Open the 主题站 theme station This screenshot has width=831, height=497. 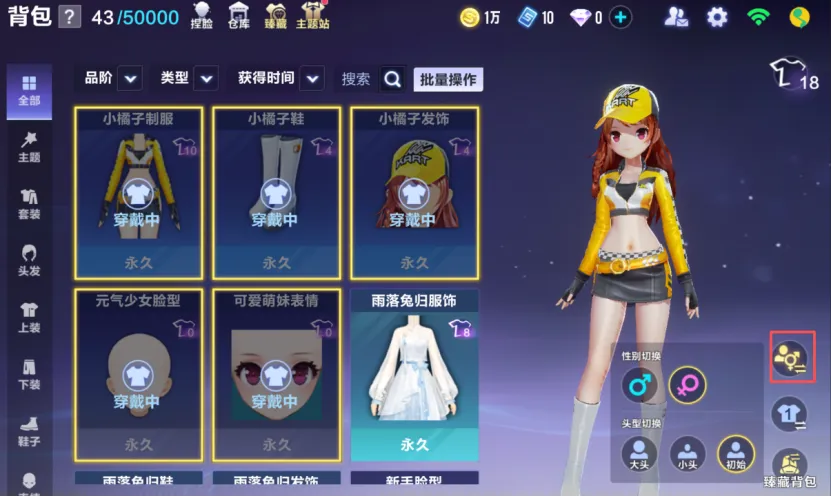tap(312, 15)
